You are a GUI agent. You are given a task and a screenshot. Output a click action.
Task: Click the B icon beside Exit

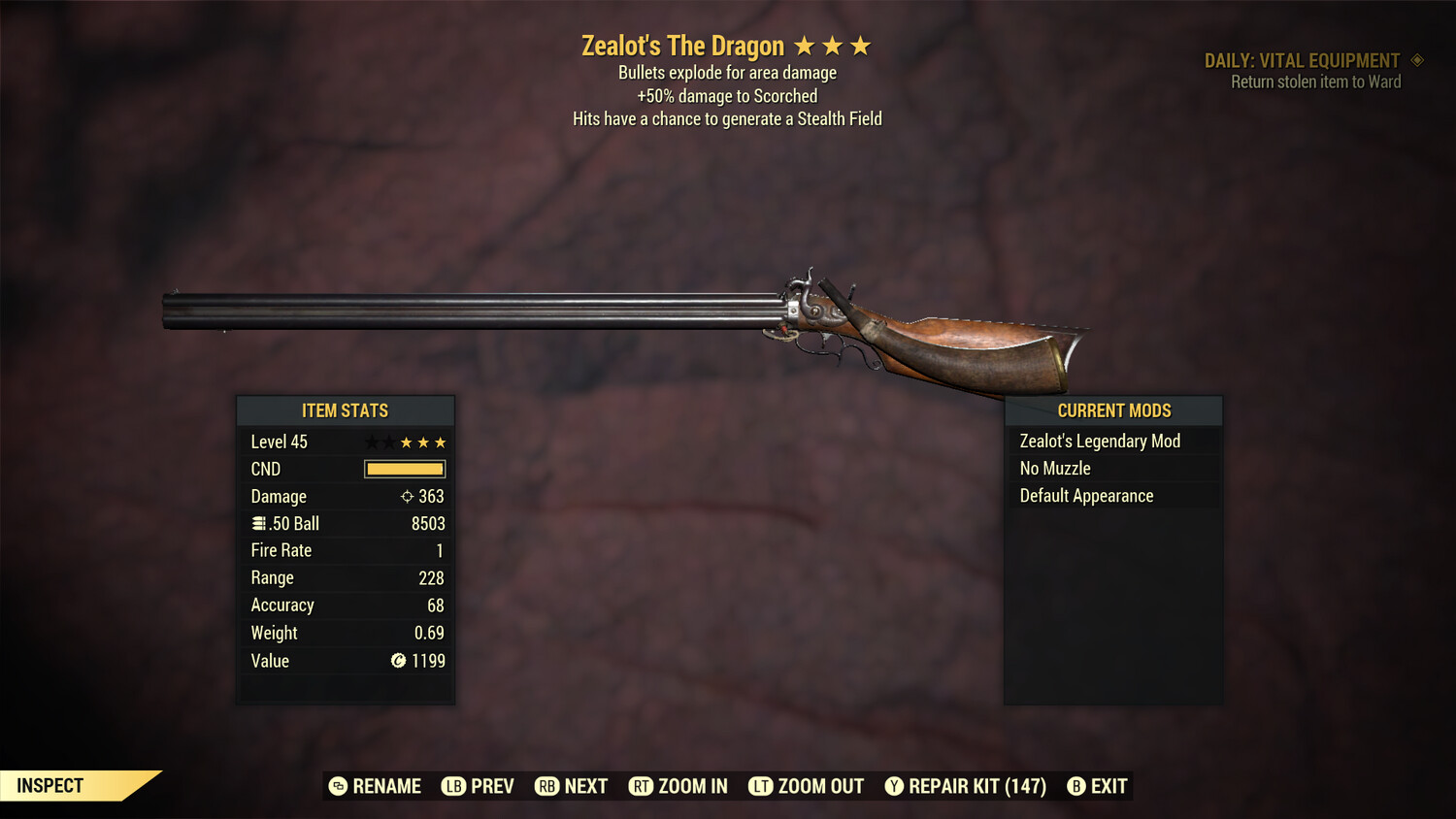tap(1076, 786)
